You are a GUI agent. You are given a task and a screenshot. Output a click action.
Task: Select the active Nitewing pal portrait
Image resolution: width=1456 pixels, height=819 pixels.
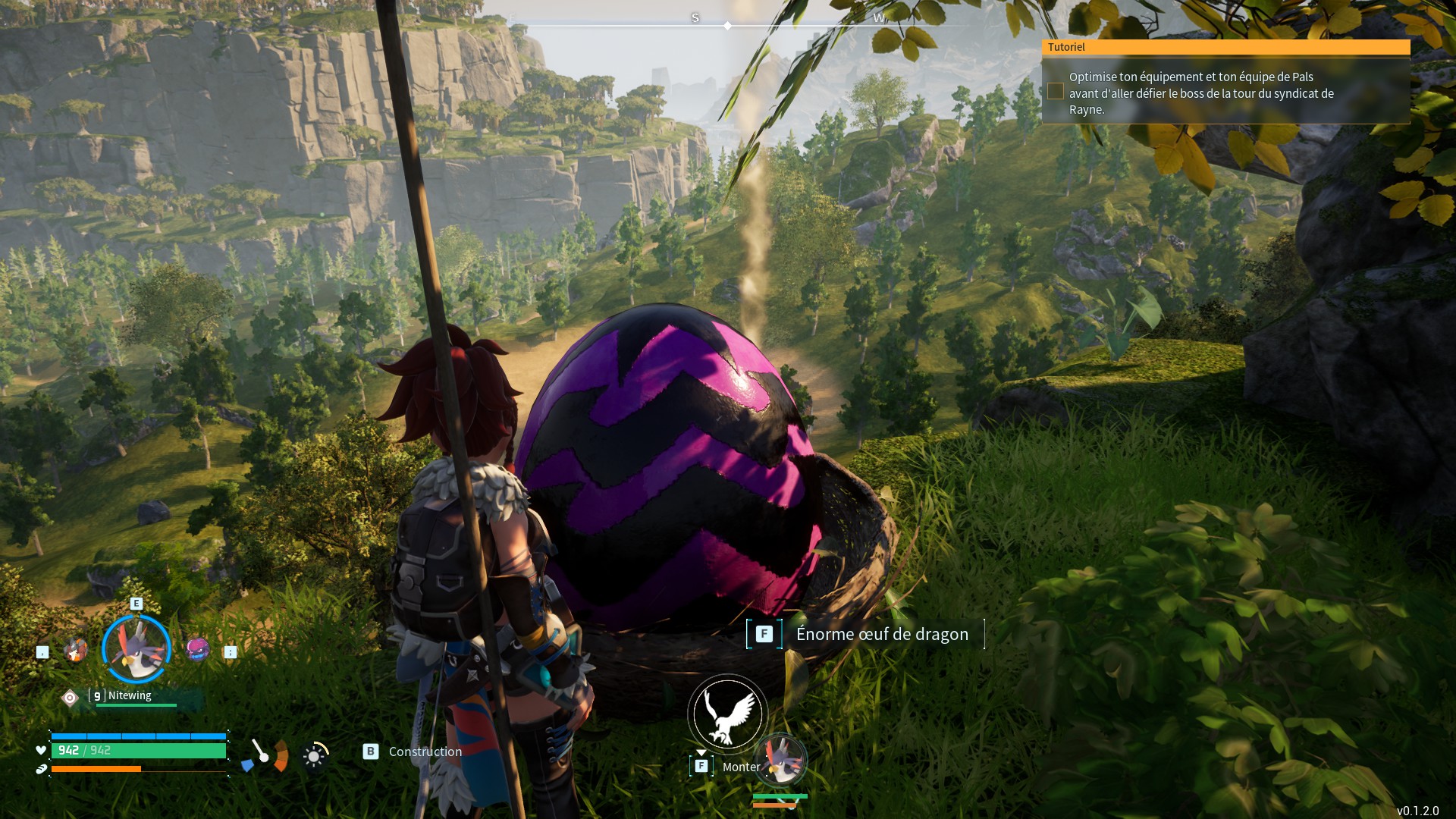(x=136, y=649)
